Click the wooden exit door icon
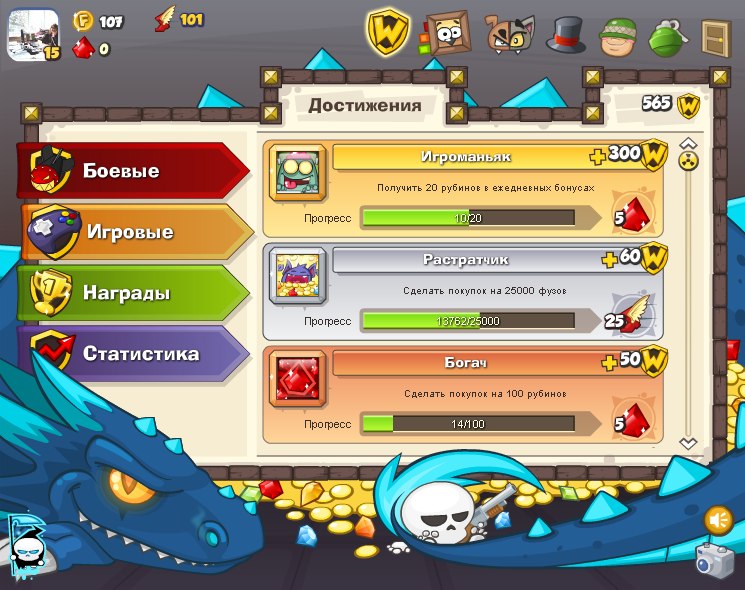 point(716,37)
